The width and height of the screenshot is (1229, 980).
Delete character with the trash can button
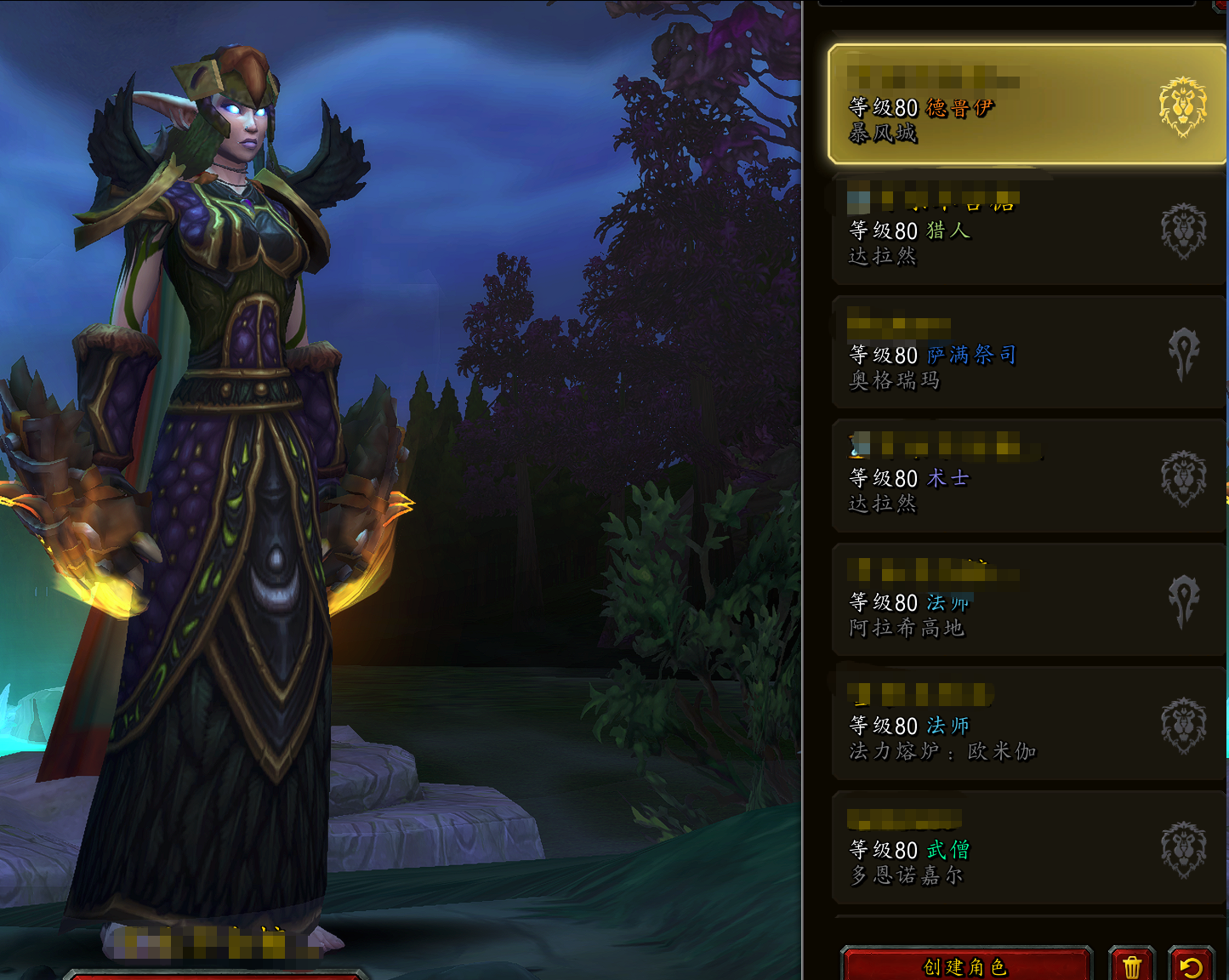pyautogui.click(x=1132, y=966)
